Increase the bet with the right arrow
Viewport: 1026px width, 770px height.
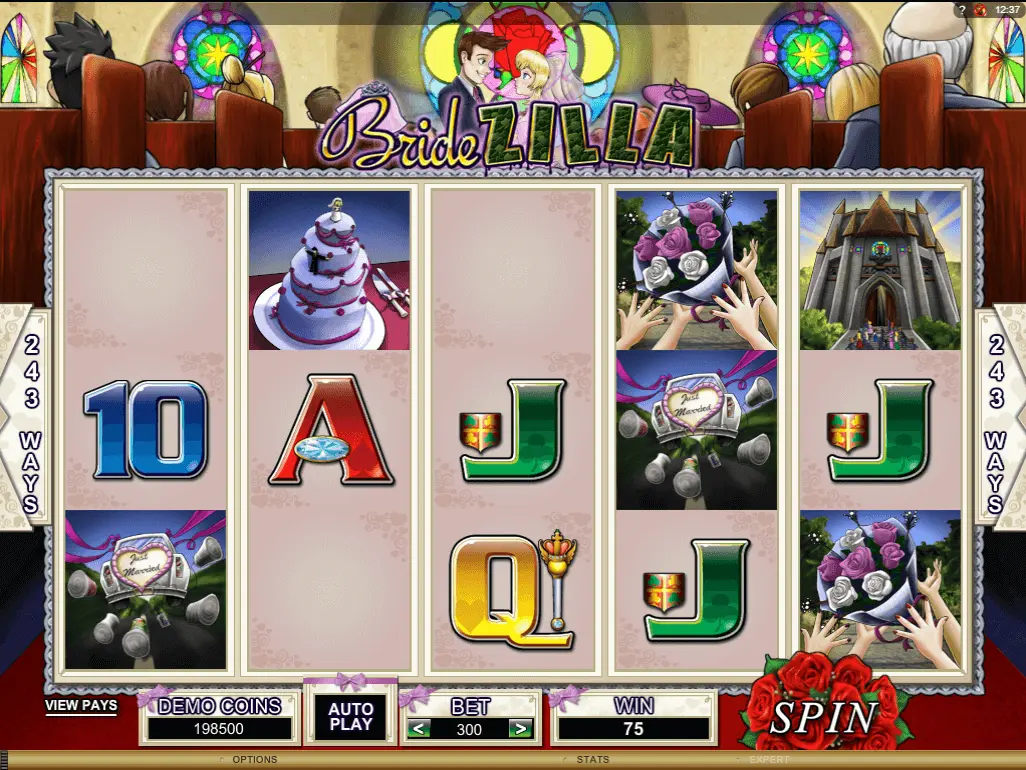(519, 729)
